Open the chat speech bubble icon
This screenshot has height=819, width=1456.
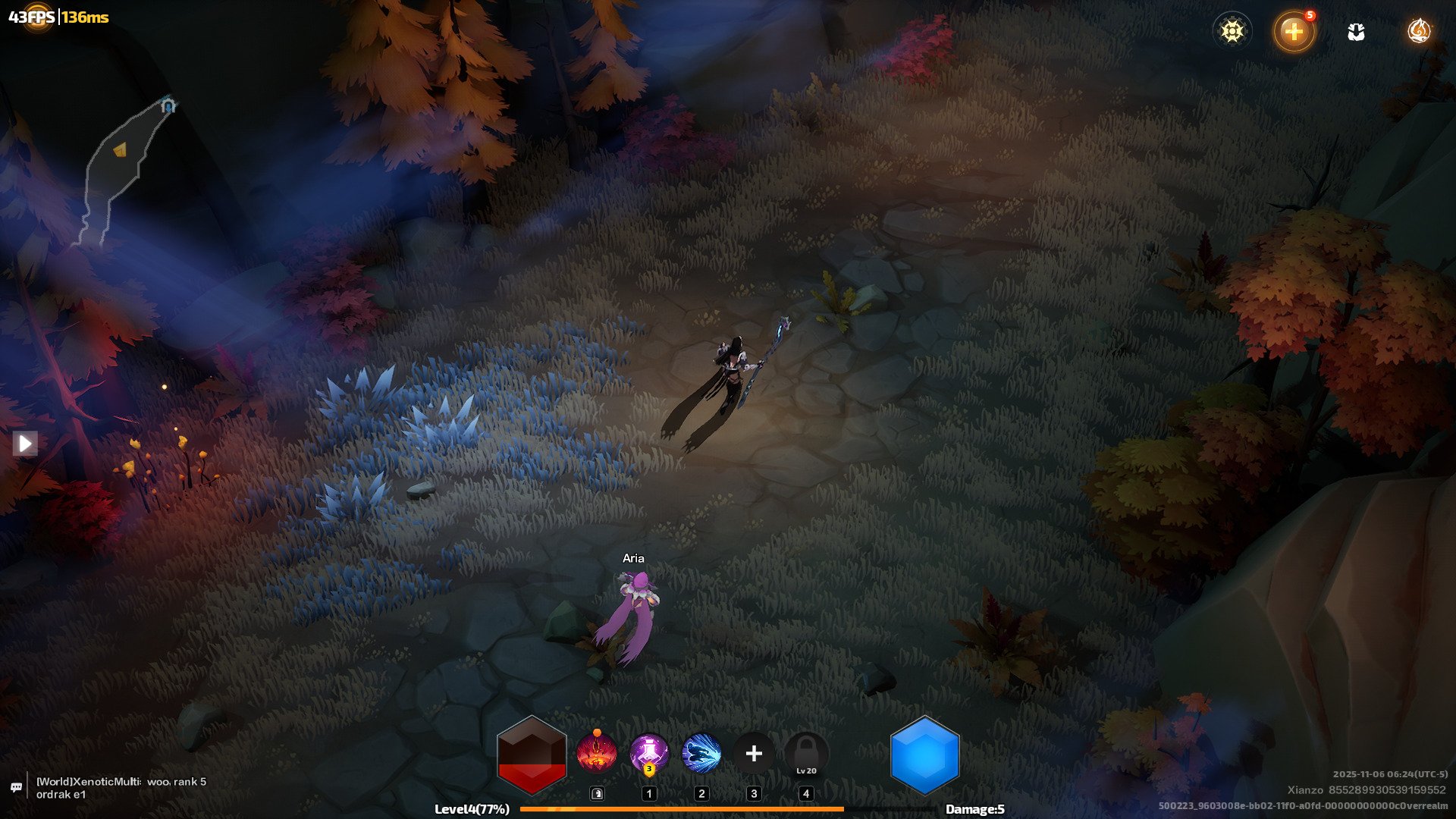16,788
